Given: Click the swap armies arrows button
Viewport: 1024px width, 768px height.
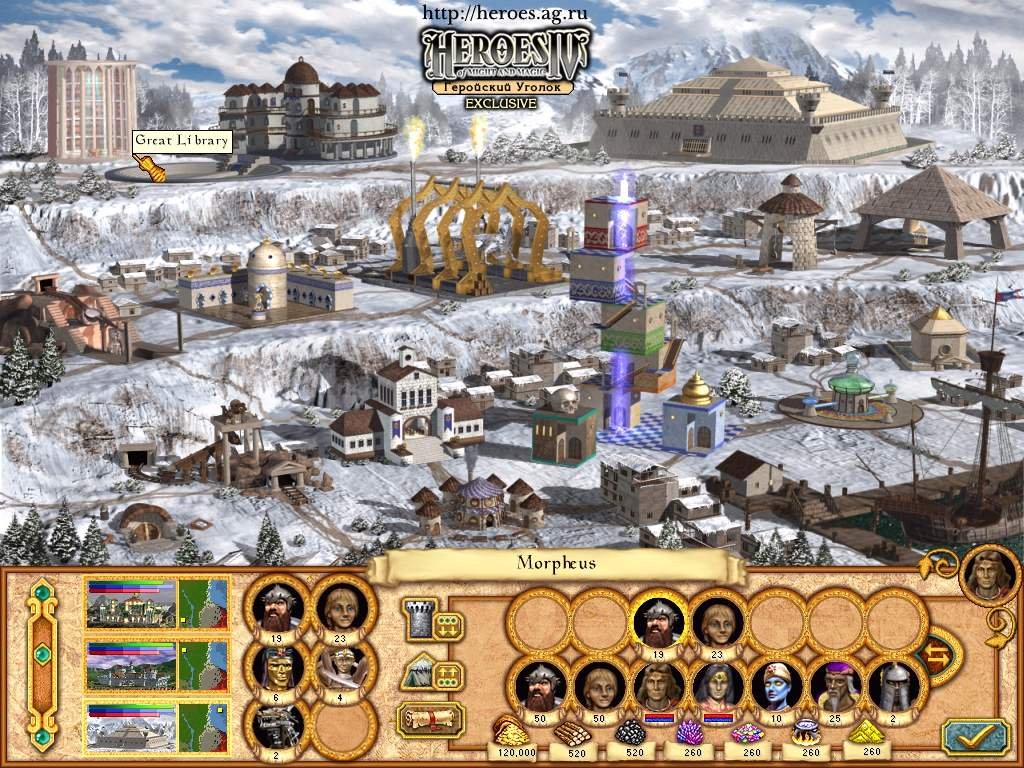Looking at the screenshot, I should click(938, 656).
